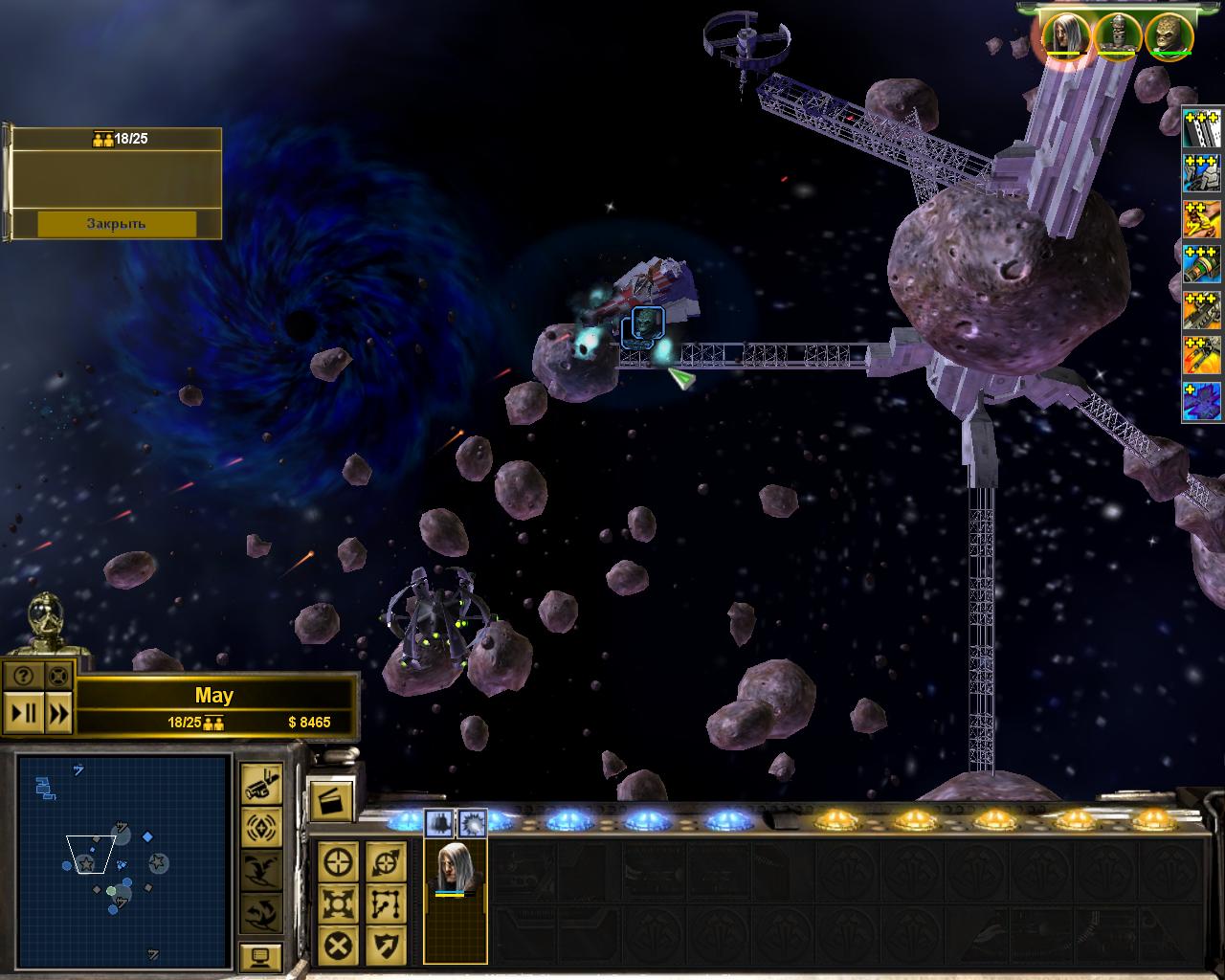
Task: Choose the waypoint patrol command
Action: point(385,902)
